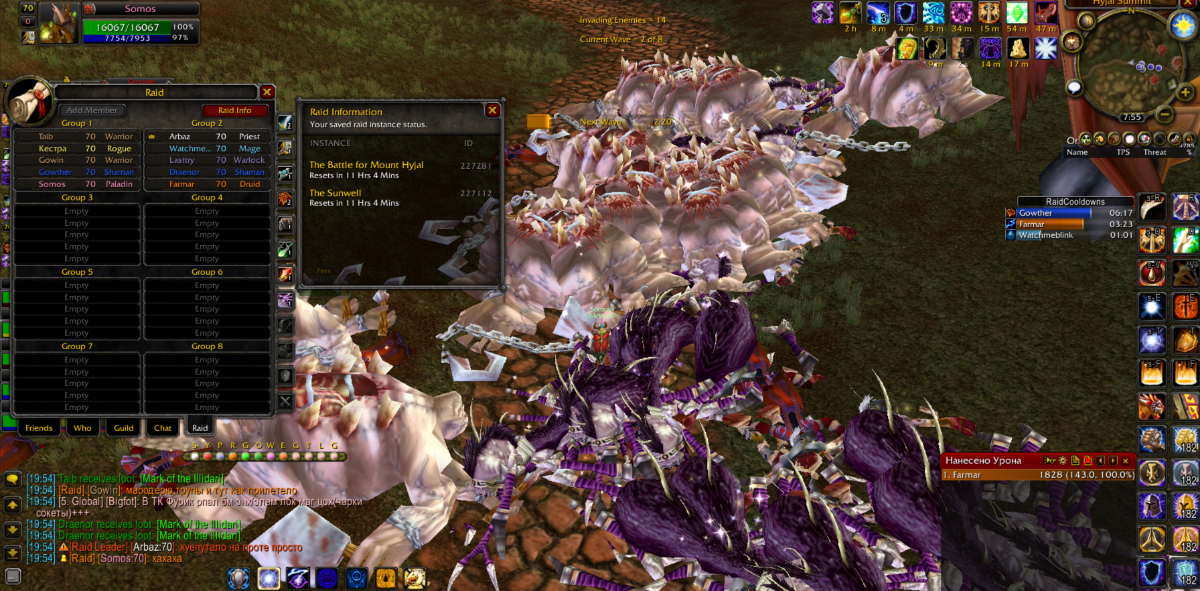Screen dimensions: 1200x591
Task: Select the Raid tab
Action: [200, 428]
